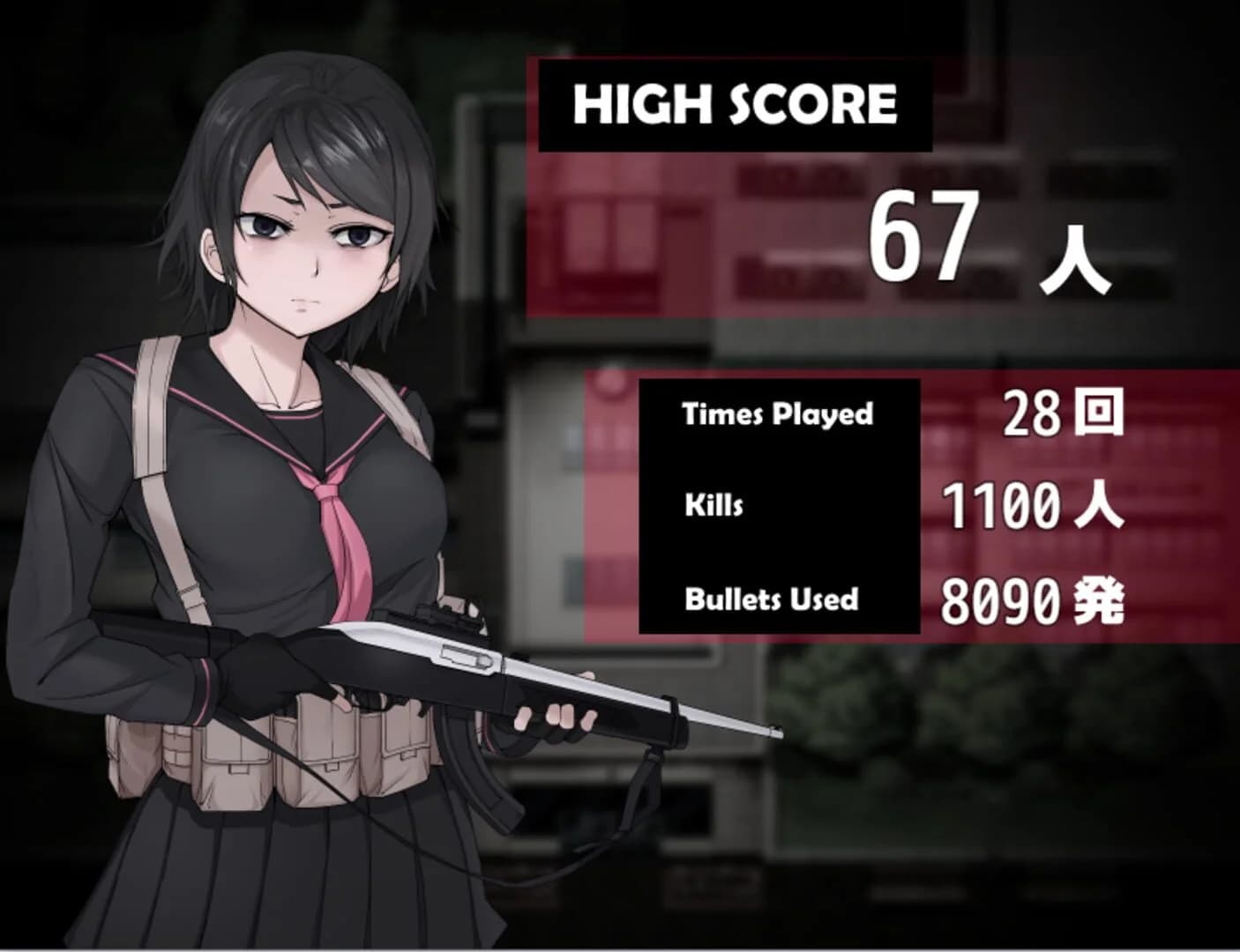This screenshot has width=1240, height=952.
Task: Click the HIGH SCORE banner
Action: point(732,106)
